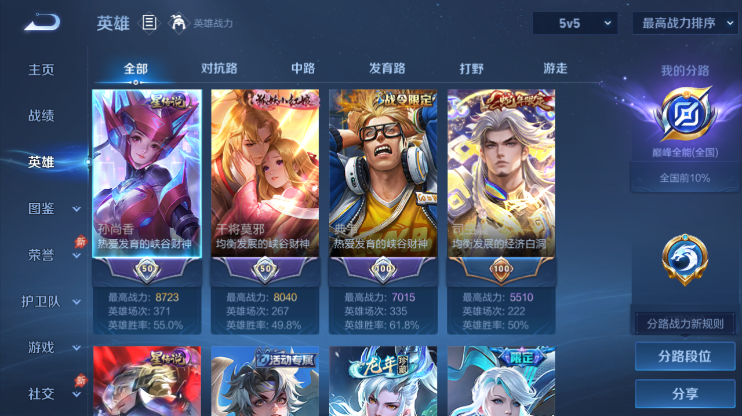Select the 典韦 hero card
This screenshot has width=742, height=416.
383,175
